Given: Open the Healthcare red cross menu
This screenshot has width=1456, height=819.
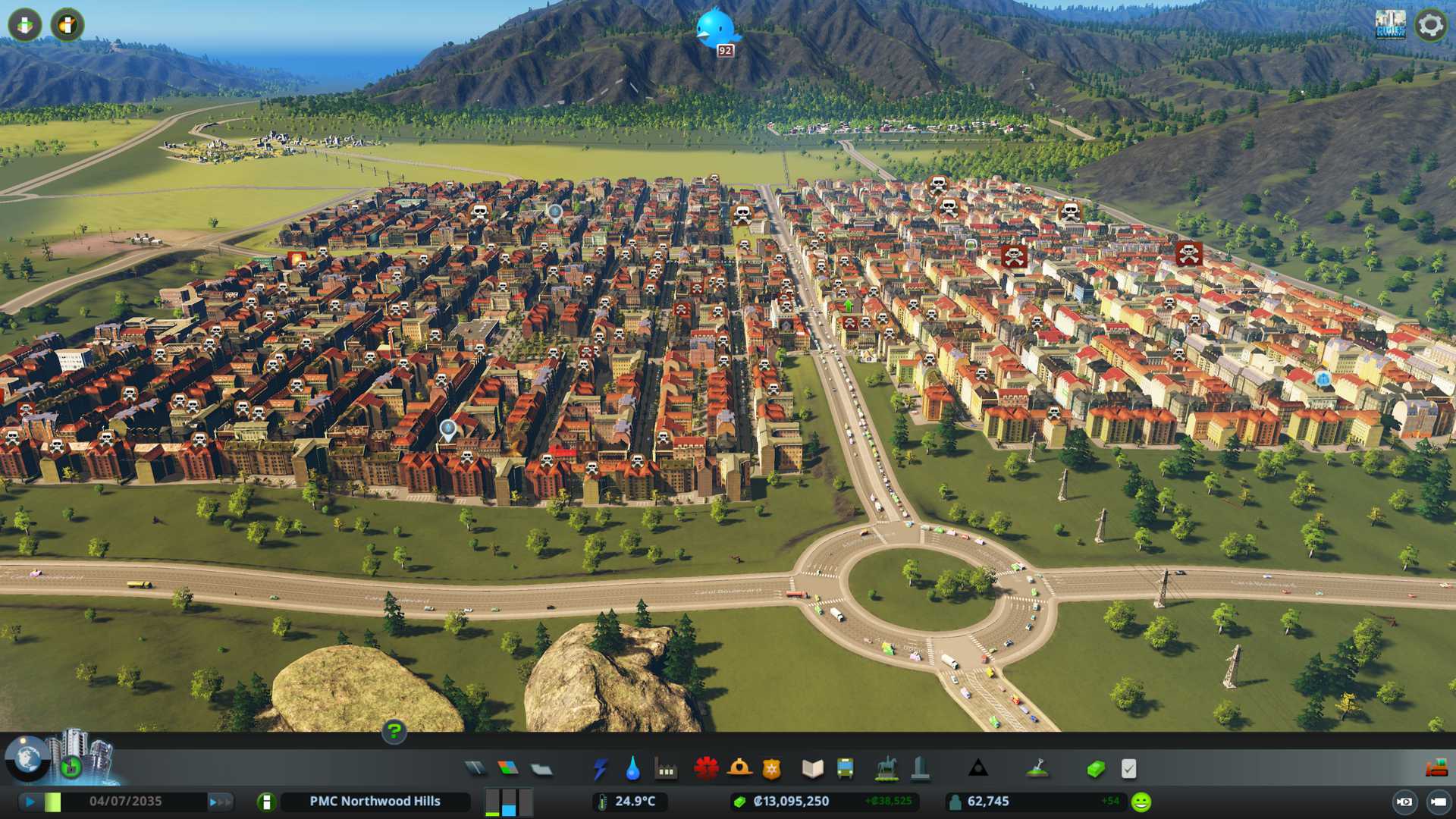Looking at the screenshot, I should (706, 769).
